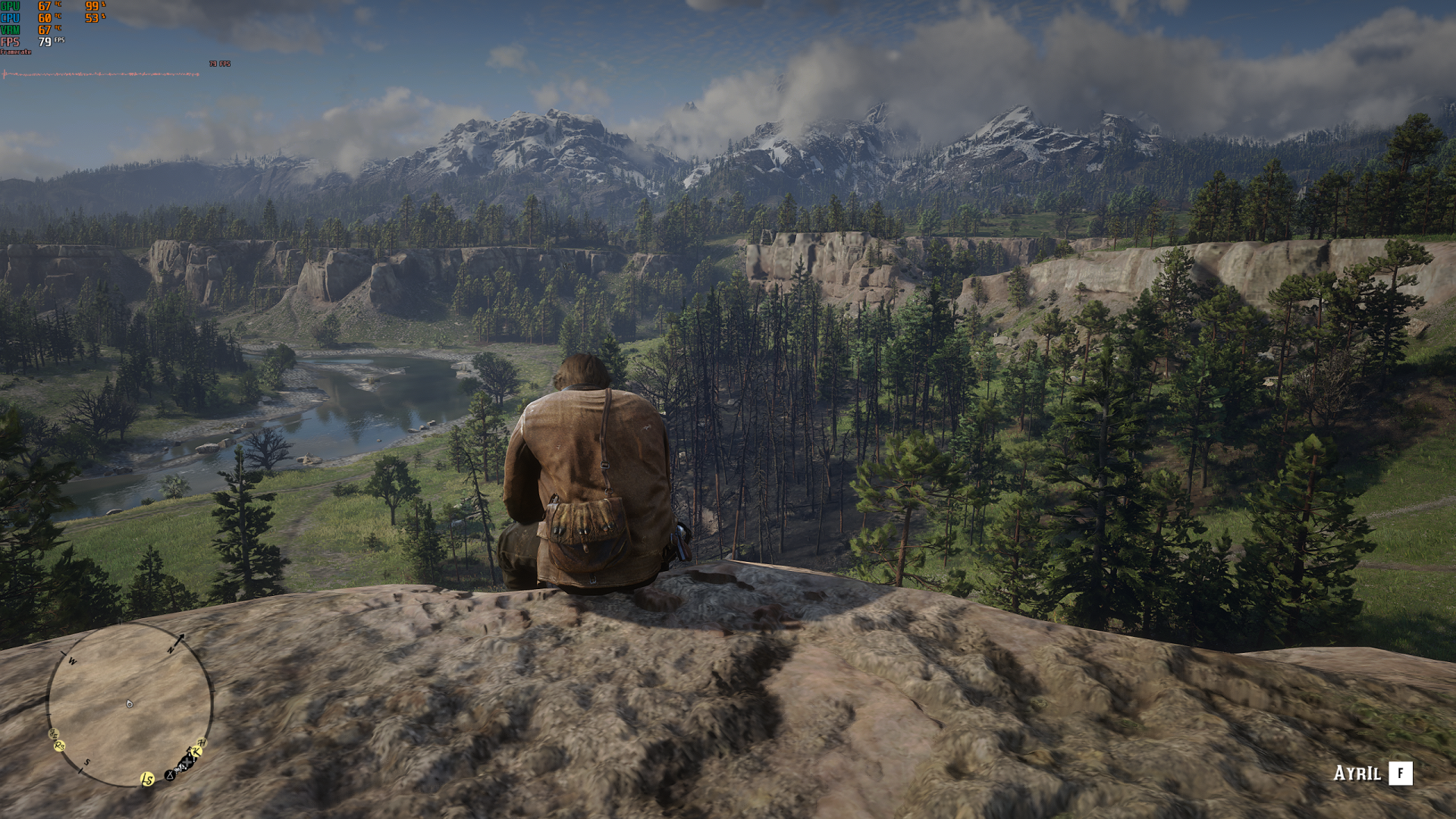
Task: Click the yellow K mission marker
Action: [x=196, y=752]
